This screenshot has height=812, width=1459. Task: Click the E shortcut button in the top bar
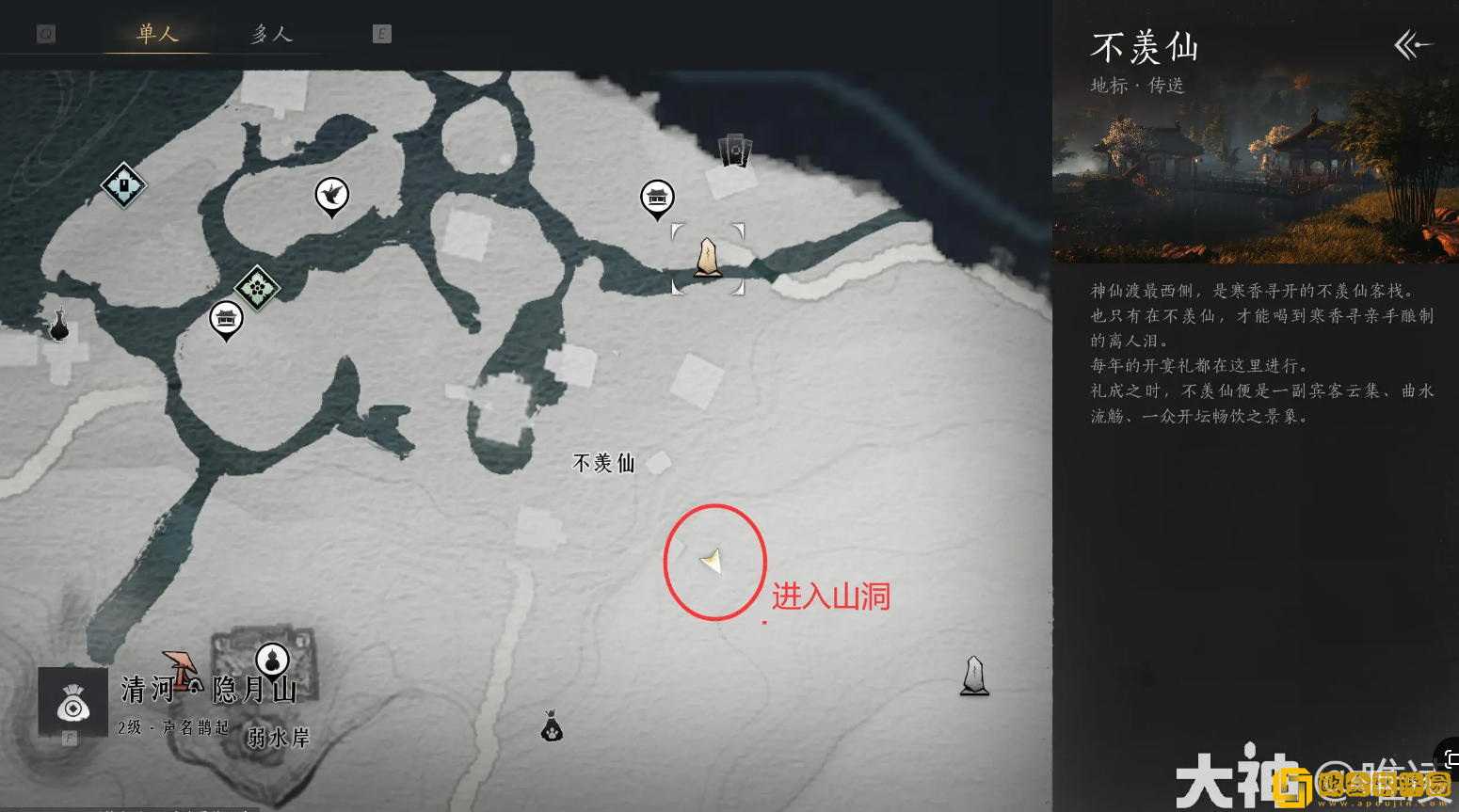pos(380,33)
